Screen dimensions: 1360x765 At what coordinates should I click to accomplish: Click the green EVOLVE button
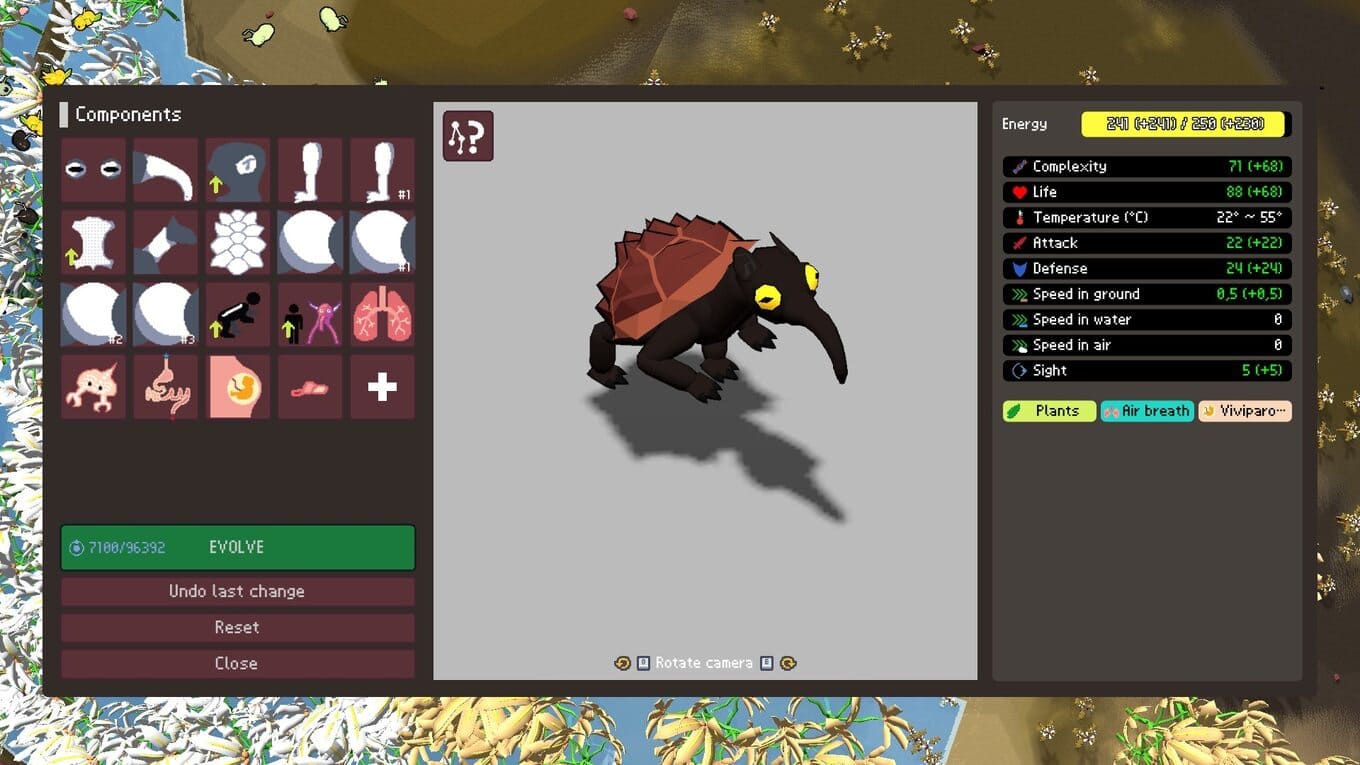pos(238,548)
